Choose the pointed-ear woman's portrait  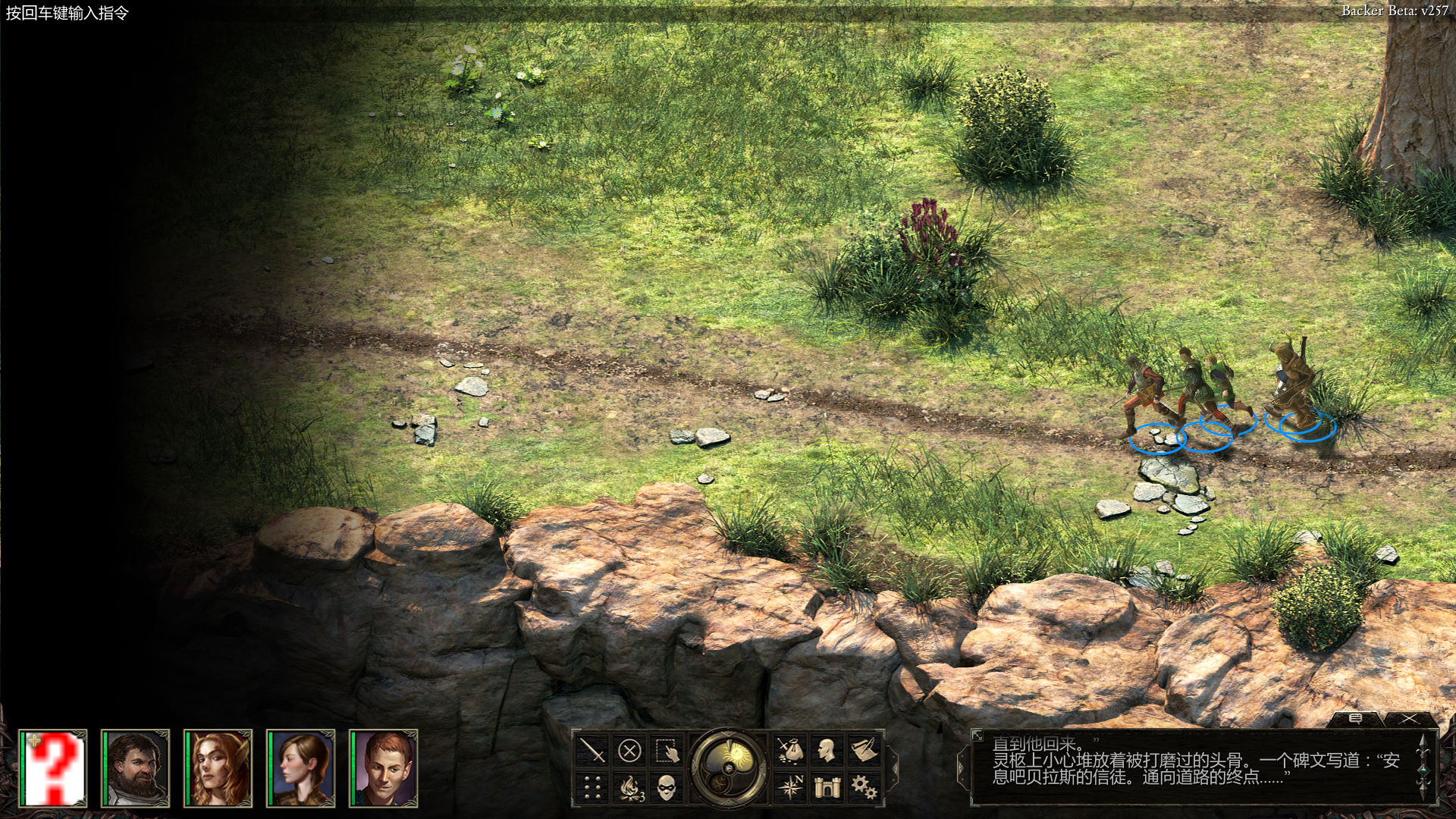coord(218,767)
